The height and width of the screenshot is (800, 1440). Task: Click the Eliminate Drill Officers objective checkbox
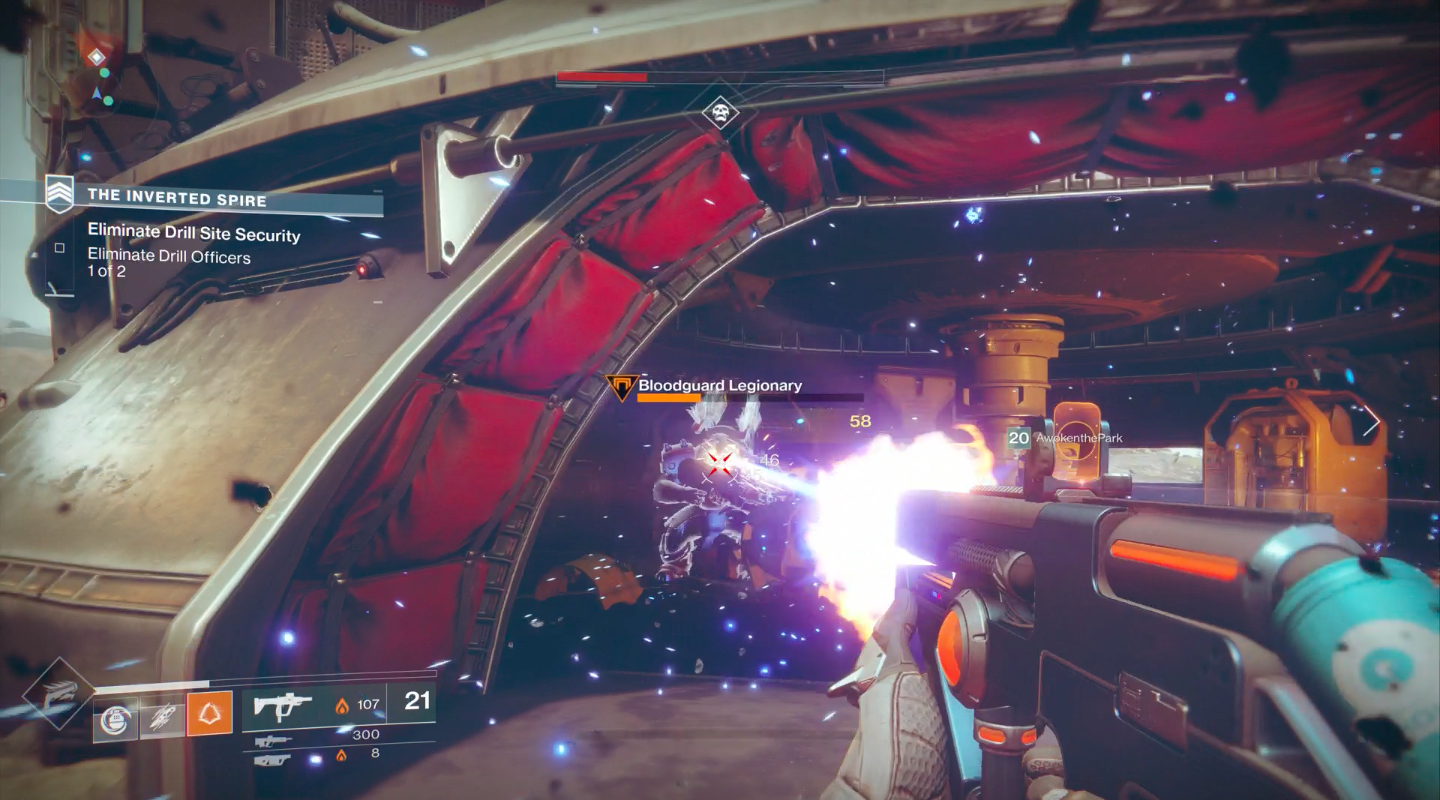pyautogui.click(x=60, y=248)
